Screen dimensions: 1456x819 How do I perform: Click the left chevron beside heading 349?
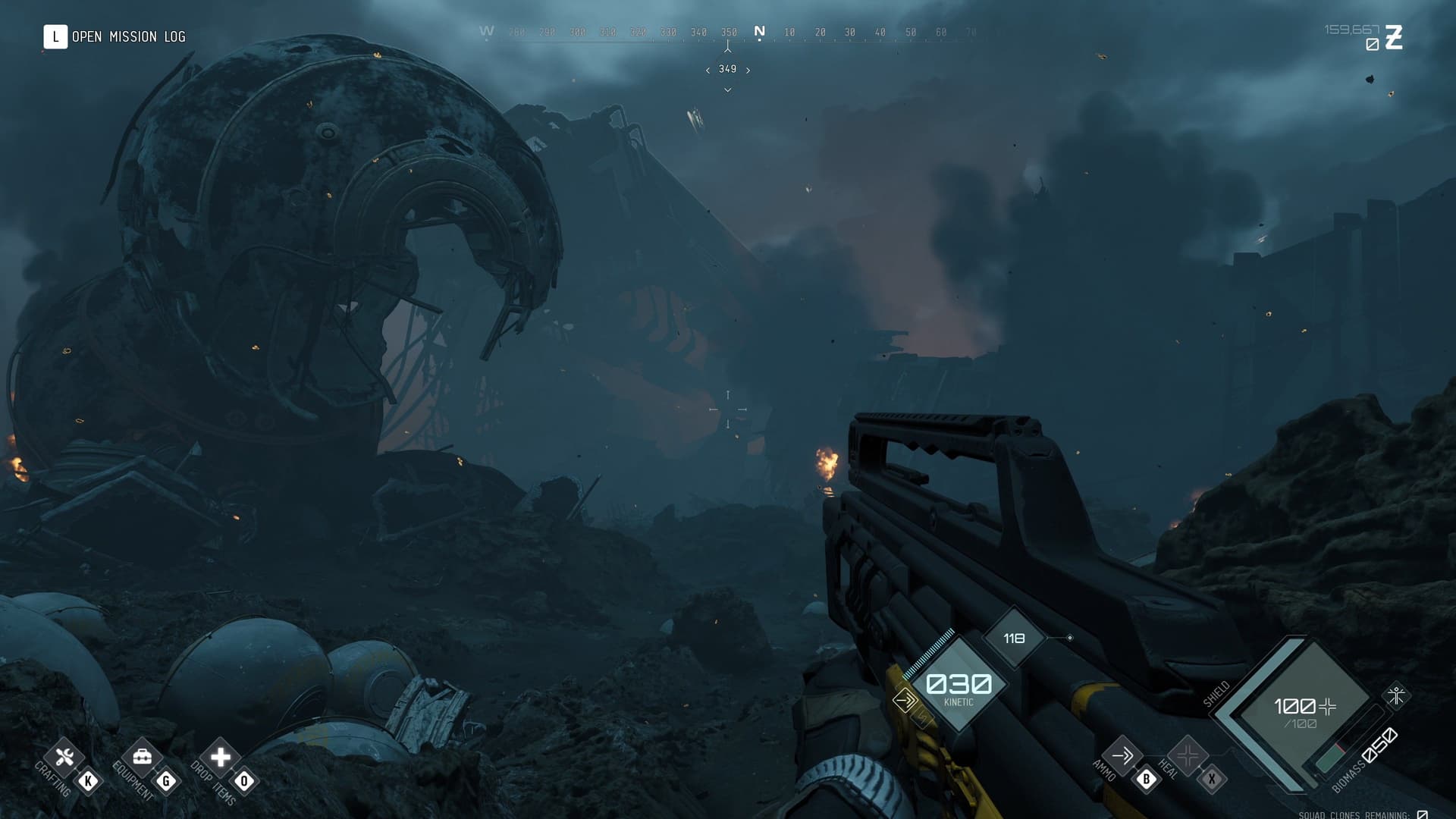coord(707,69)
